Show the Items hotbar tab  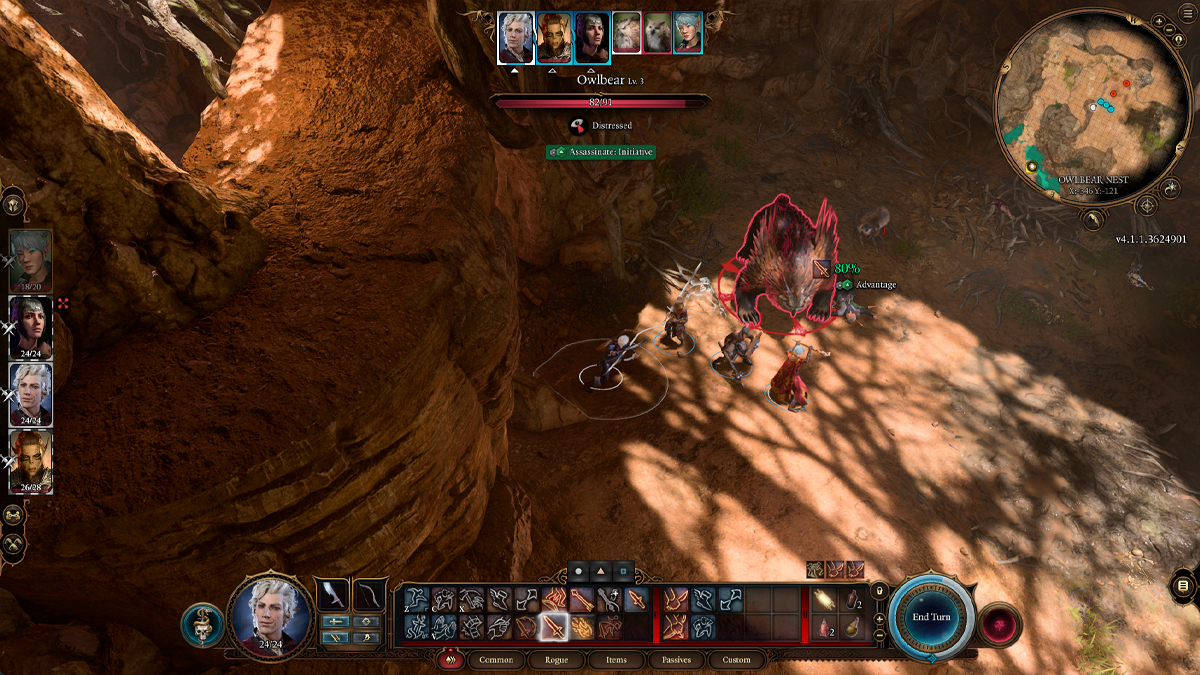tap(616, 660)
